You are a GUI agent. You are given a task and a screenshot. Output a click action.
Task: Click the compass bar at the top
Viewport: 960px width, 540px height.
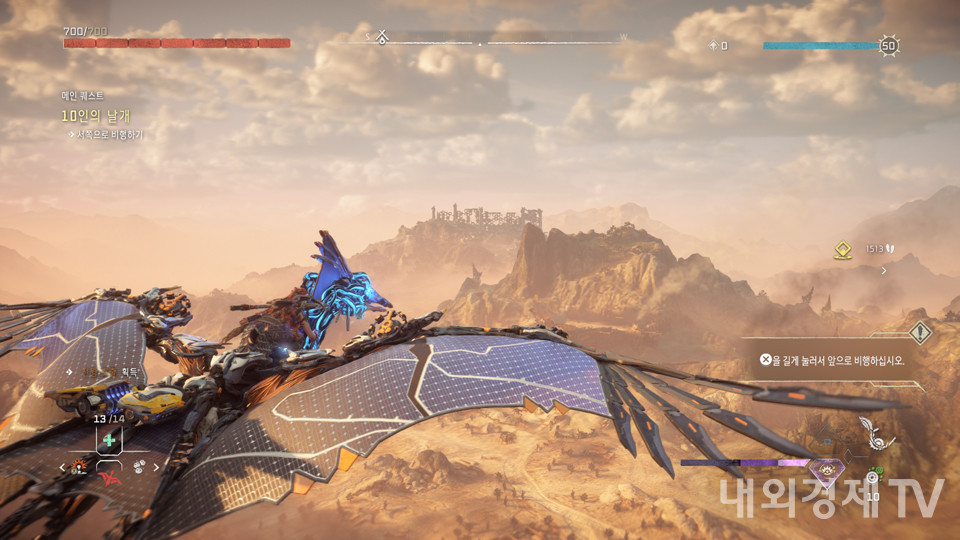click(x=480, y=43)
